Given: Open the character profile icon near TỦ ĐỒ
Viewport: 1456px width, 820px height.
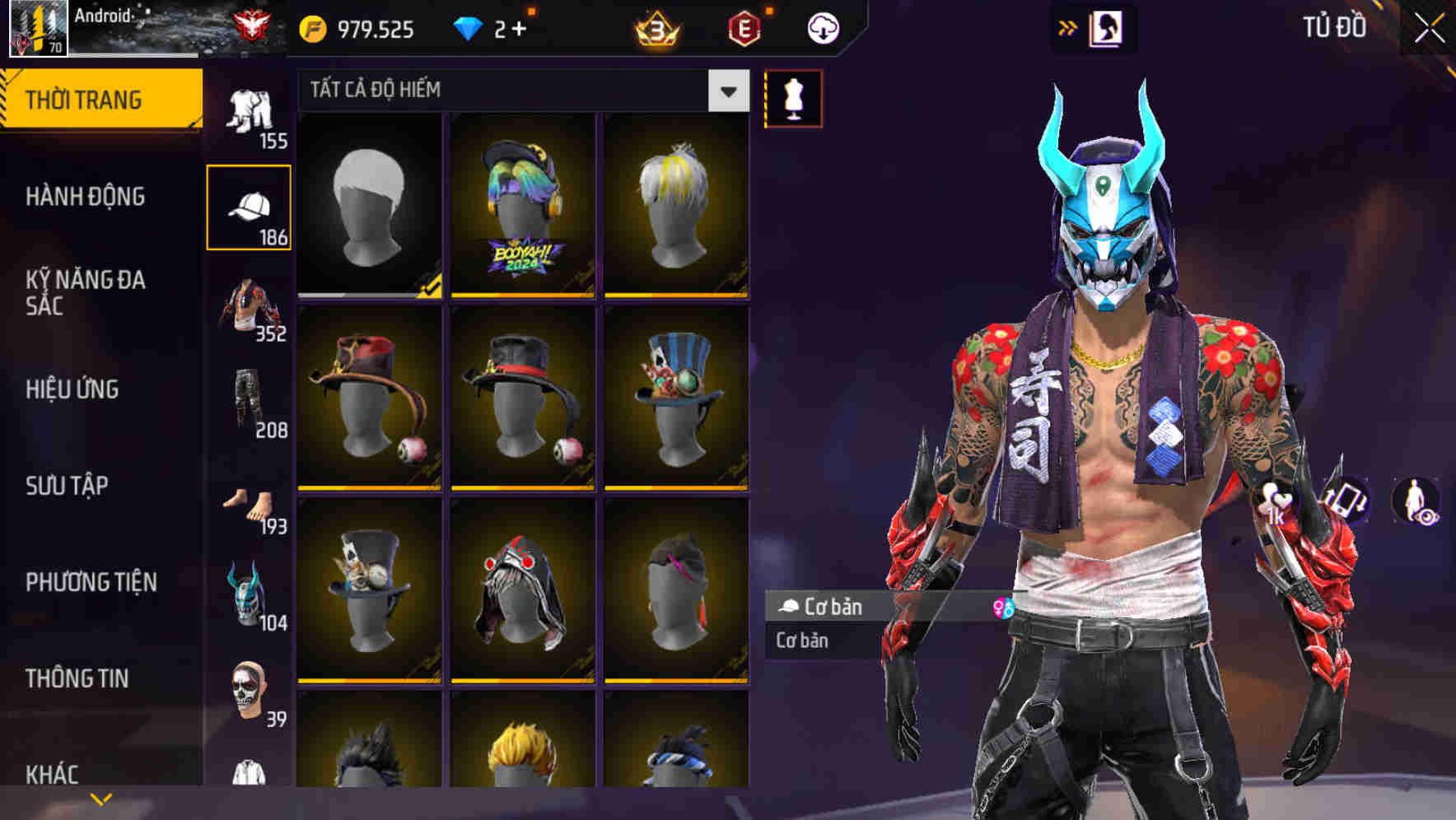Looking at the screenshot, I should [1105, 27].
